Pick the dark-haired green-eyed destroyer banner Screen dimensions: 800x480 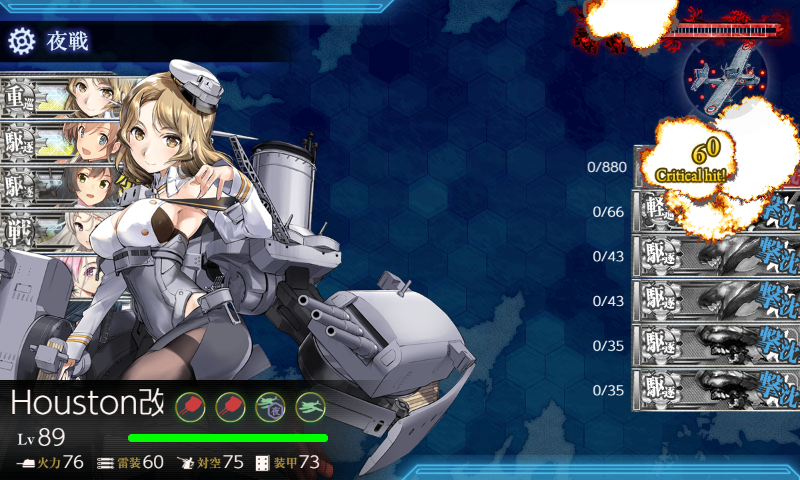tap(60, 185)
